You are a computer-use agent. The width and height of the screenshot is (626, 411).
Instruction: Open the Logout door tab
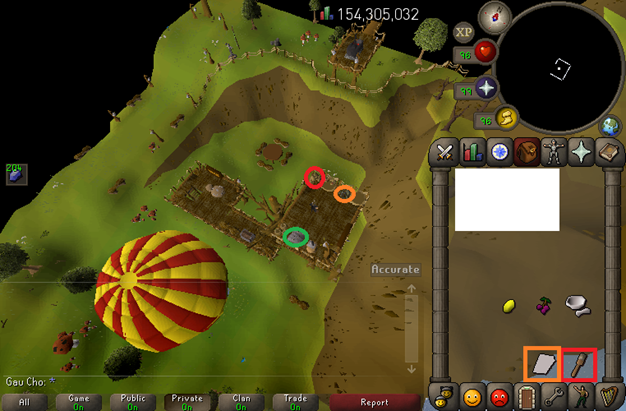click(525, 393)
